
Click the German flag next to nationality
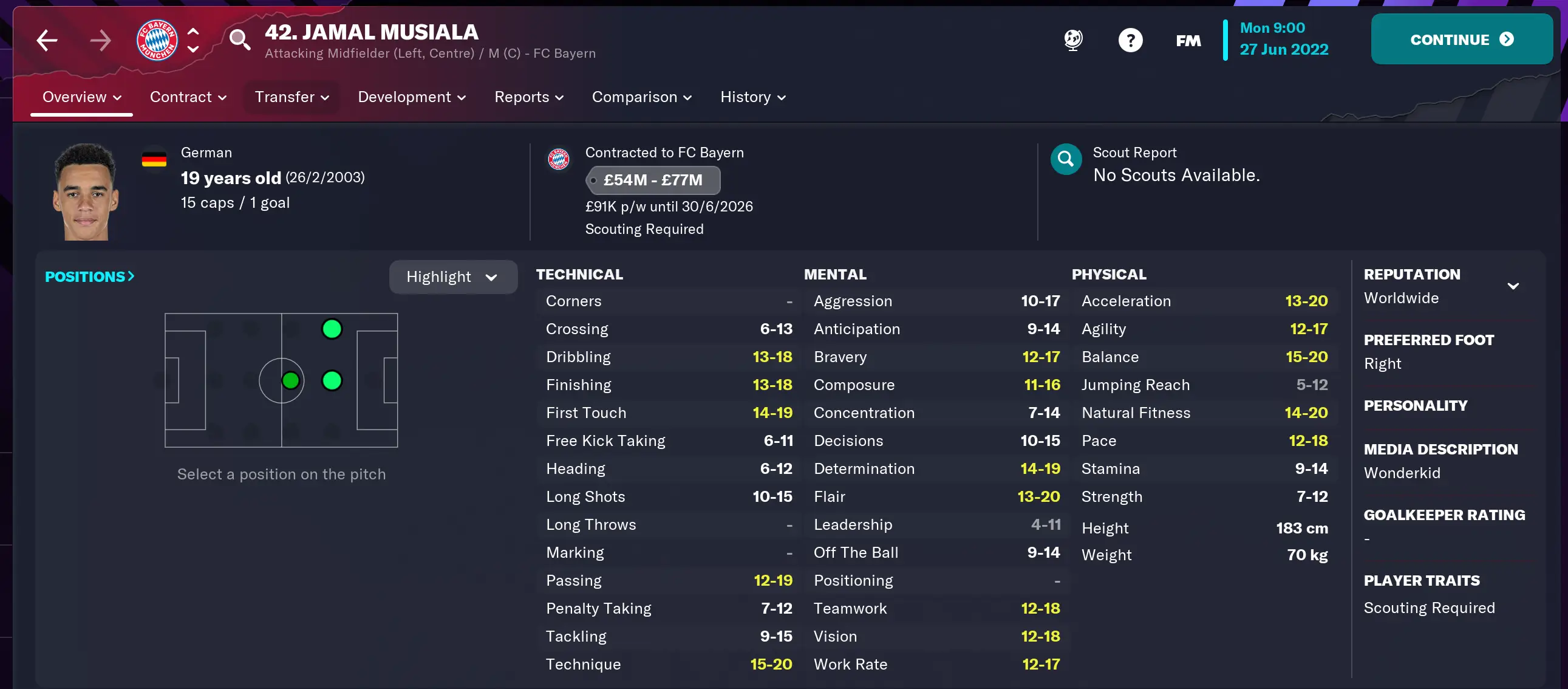155,158
